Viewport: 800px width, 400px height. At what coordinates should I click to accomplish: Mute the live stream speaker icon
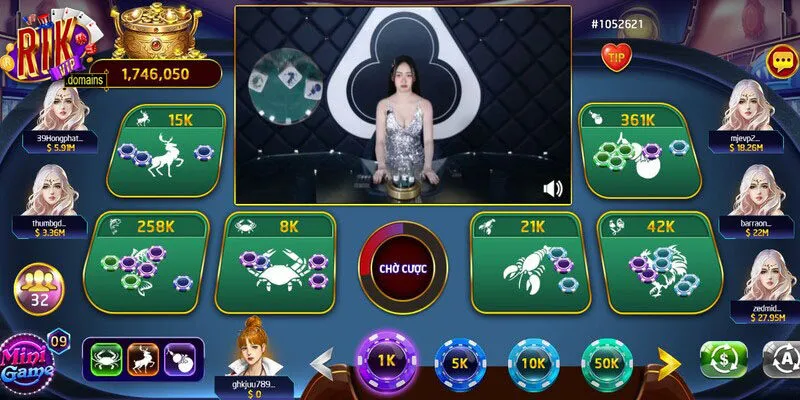tap(552, 188)
